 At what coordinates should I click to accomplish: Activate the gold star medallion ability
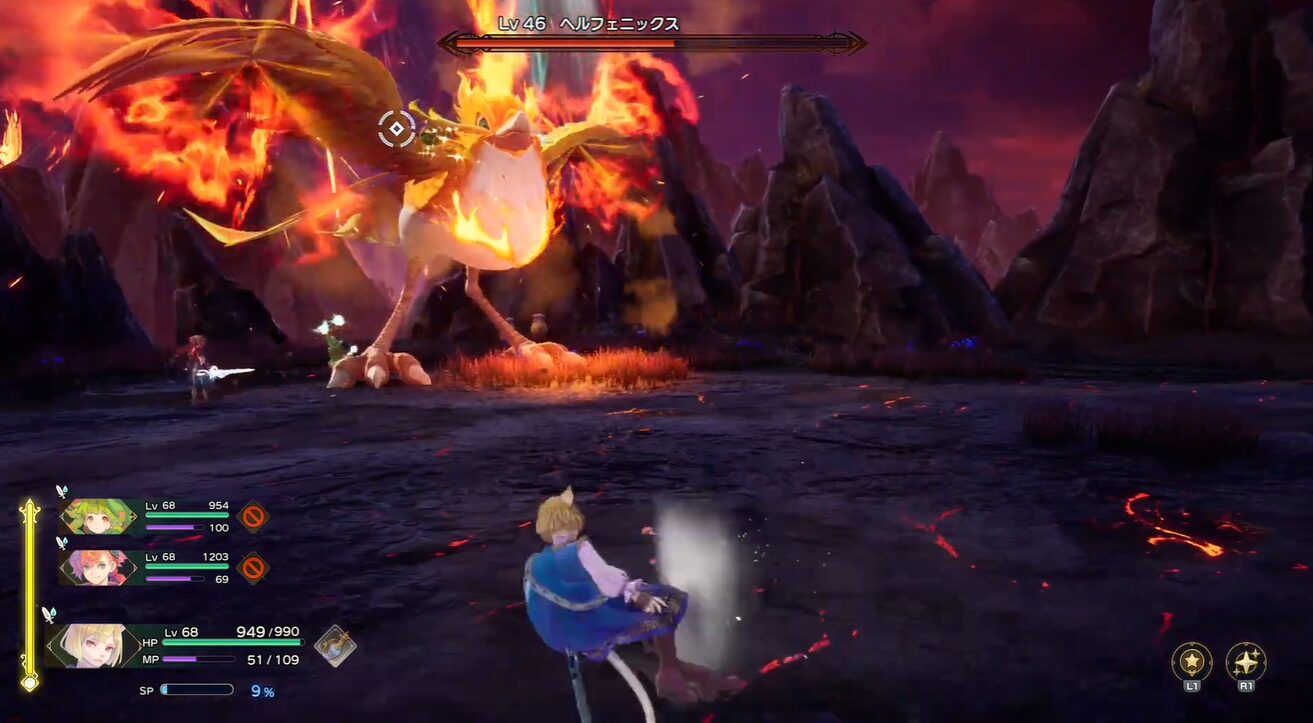pos(1192,662)
